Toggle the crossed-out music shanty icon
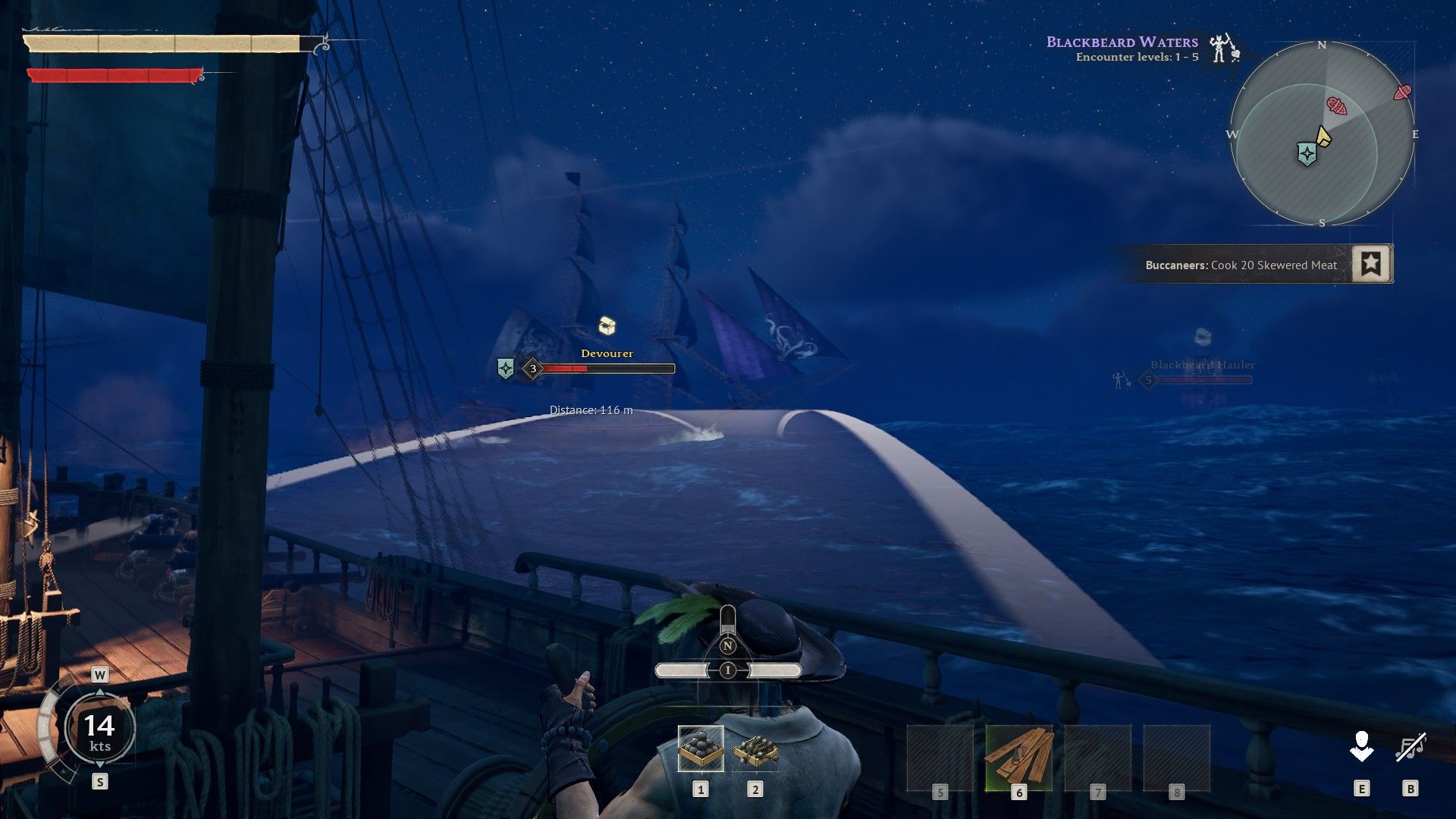 1410,747
